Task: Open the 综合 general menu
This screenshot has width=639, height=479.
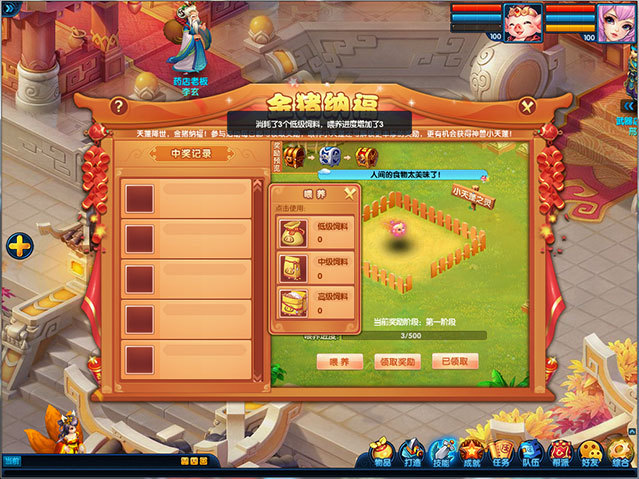Action: pyautogui.click(x=621, y=454)
